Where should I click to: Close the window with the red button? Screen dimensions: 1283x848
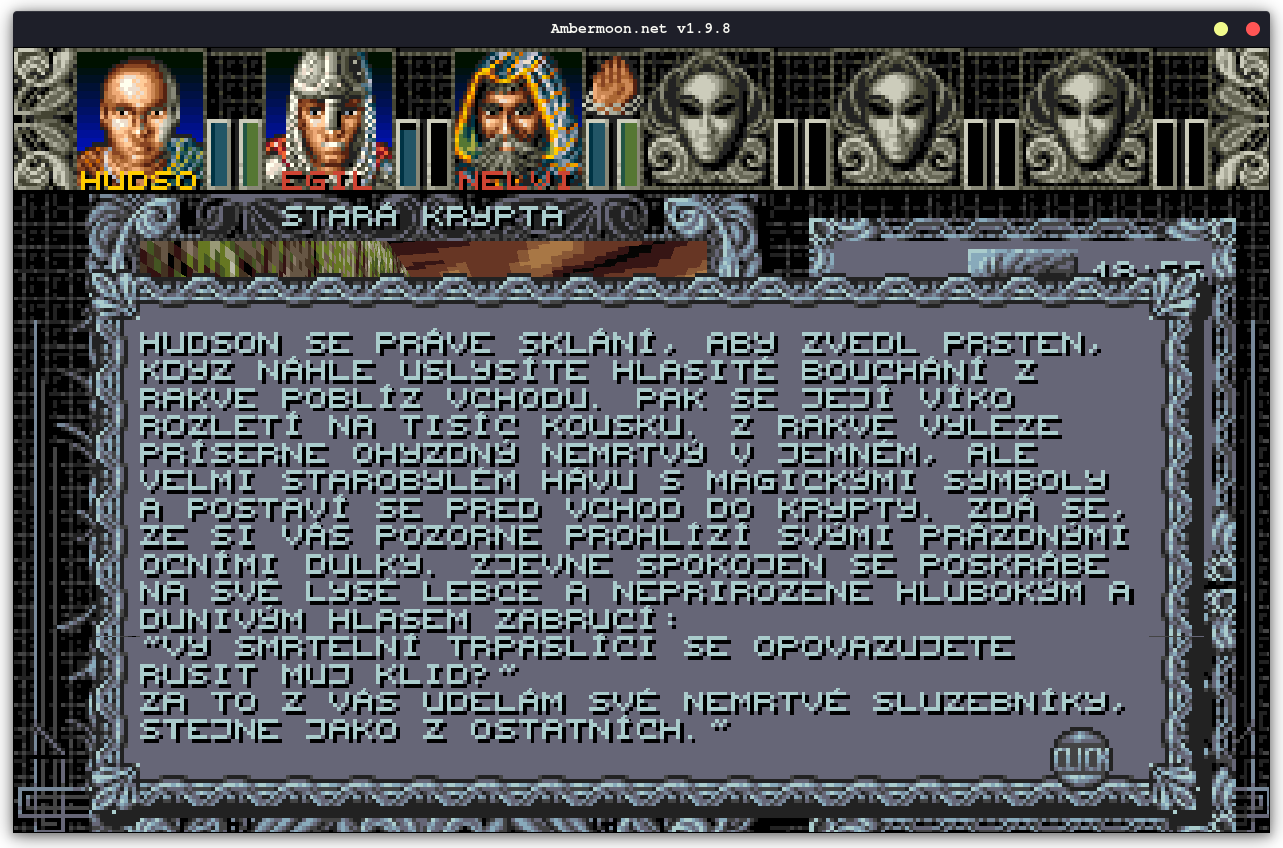1252,29
